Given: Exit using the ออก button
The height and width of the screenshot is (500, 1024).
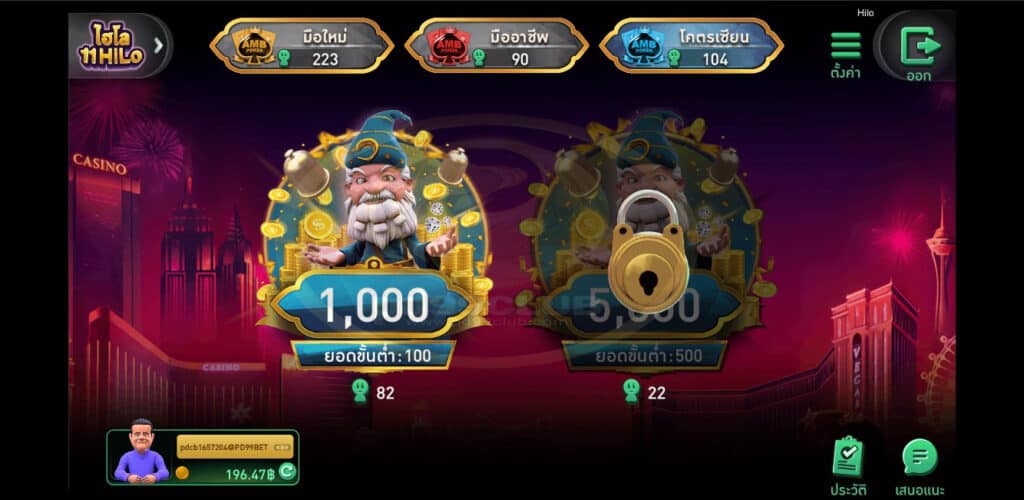Looking at the screenshot, I should point(916,48).
